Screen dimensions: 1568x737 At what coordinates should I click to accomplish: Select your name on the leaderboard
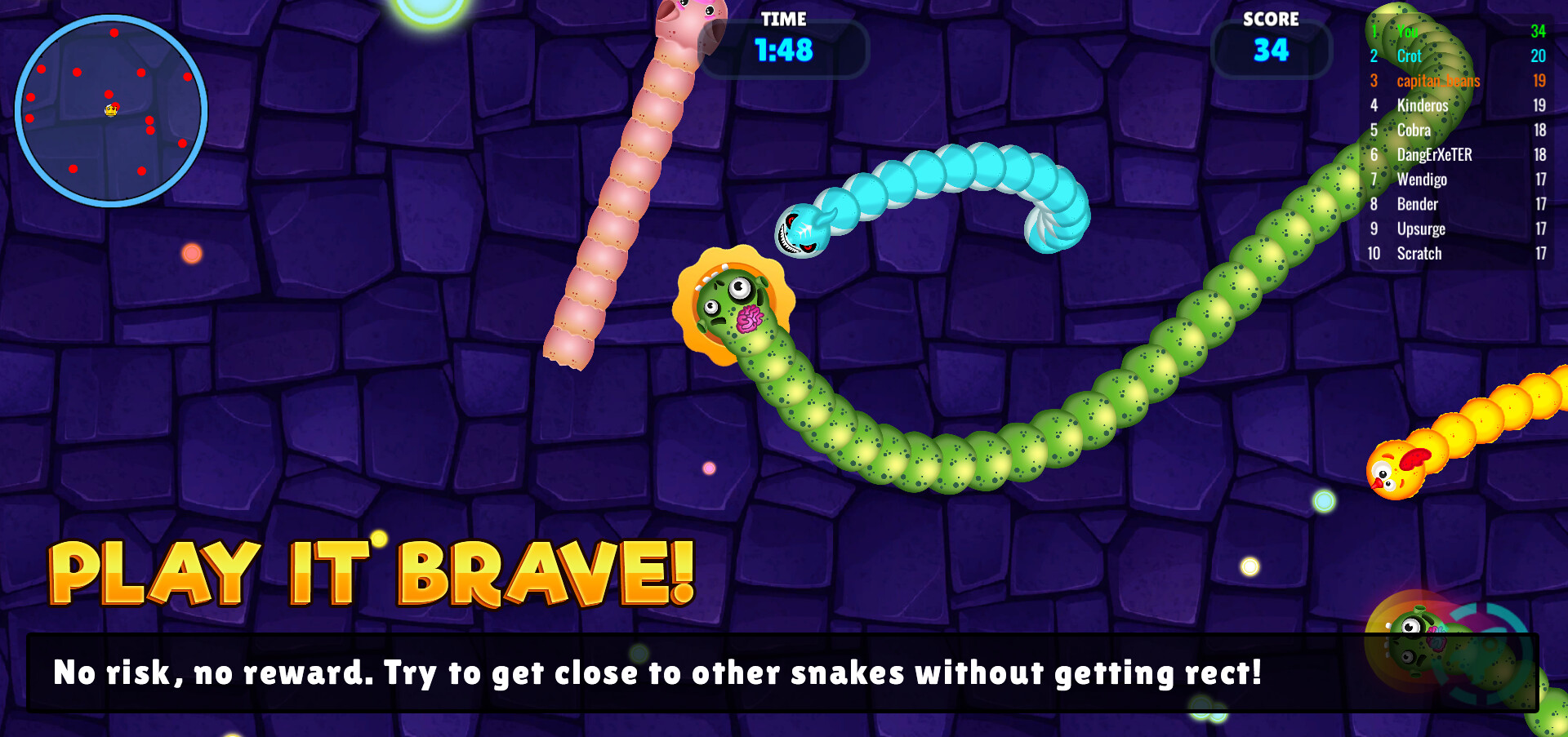pos(1406,32)
